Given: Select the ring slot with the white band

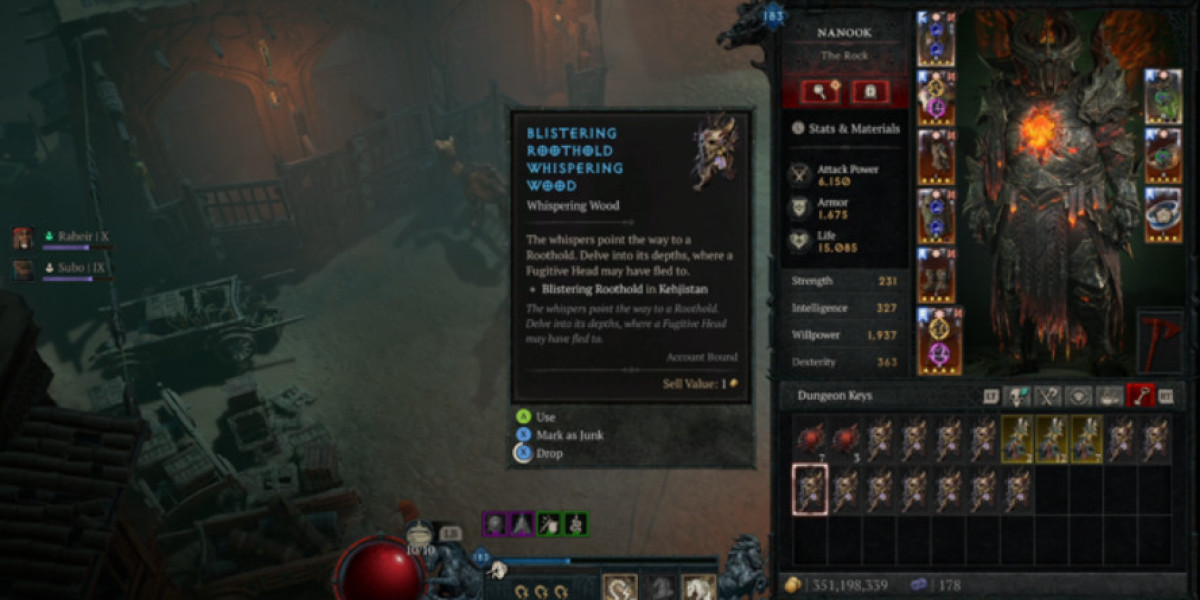Looking at the screenshot, I should click(x=1163, y=214).
